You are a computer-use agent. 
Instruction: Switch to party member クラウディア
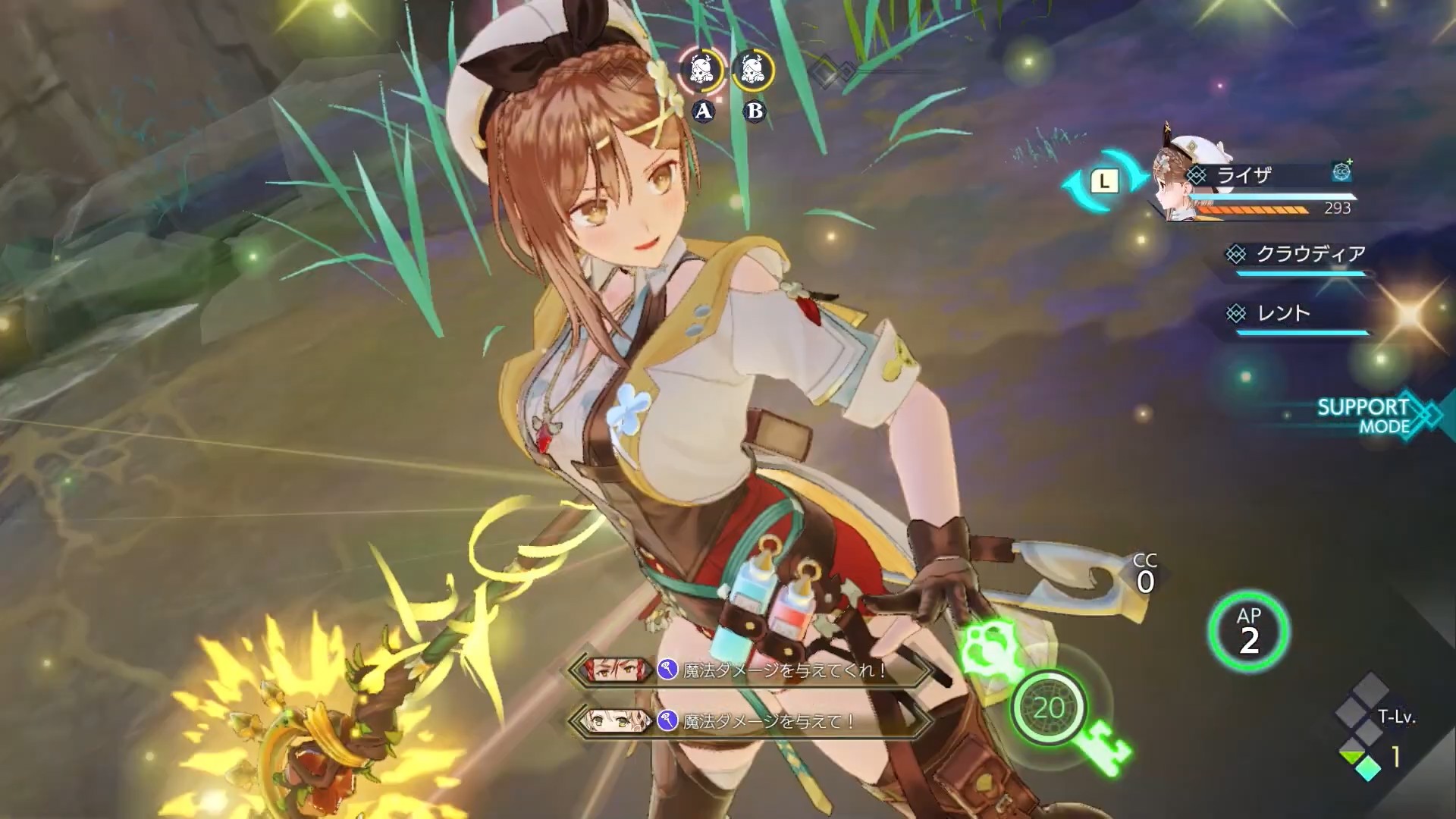tap(1301, 256)
